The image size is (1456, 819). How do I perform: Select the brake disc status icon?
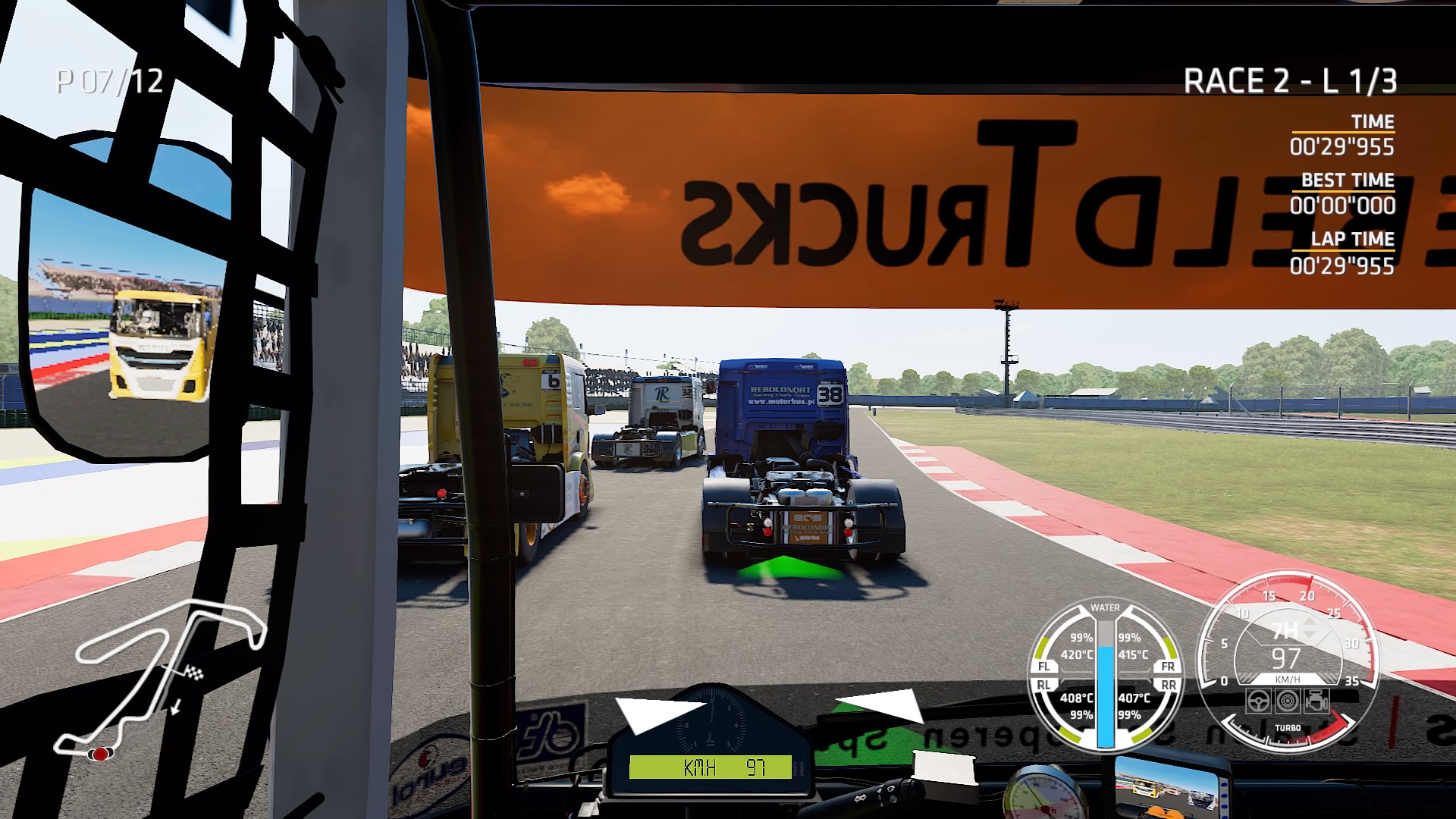pyautogui.click(x=1288, y=701)
